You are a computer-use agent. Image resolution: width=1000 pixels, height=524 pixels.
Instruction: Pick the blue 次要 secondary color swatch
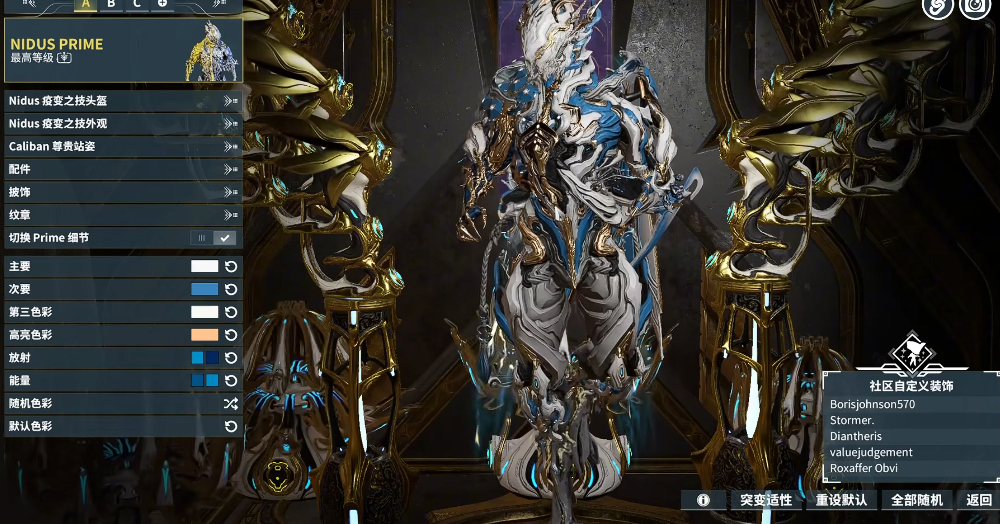204,290
